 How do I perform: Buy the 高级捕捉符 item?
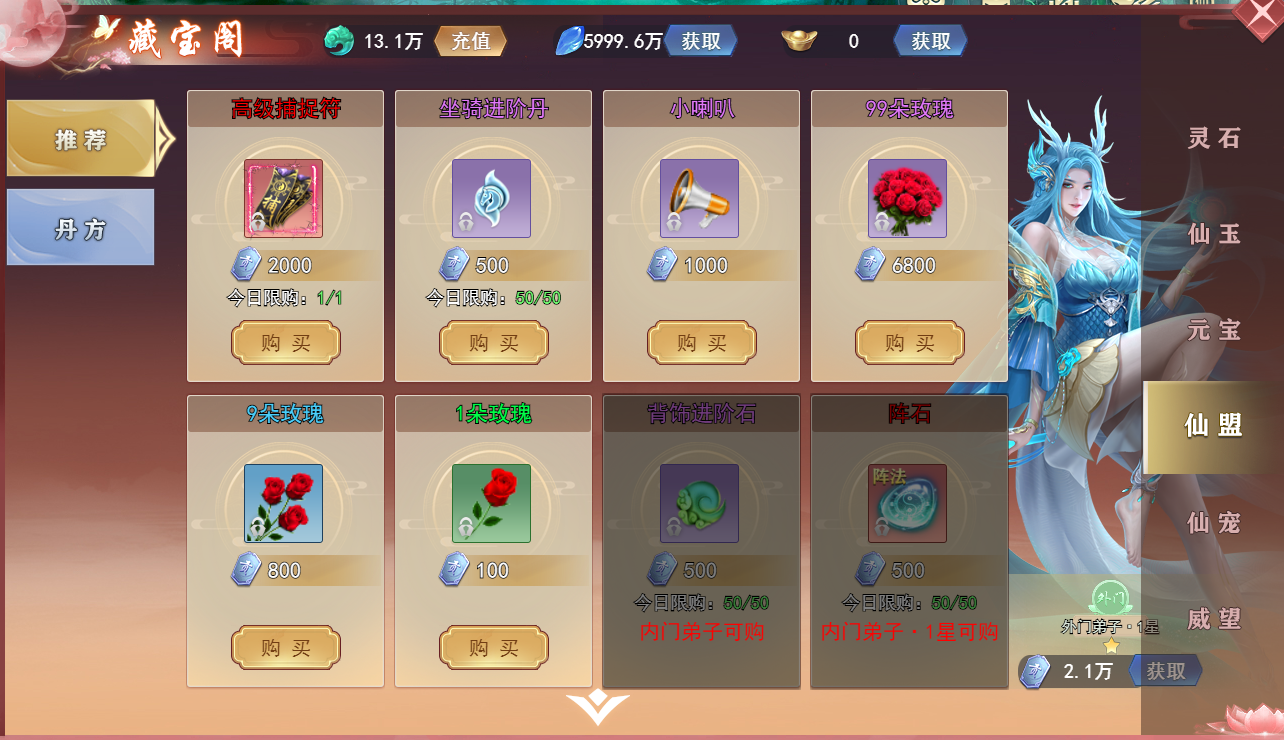click(x=285, y=343)
